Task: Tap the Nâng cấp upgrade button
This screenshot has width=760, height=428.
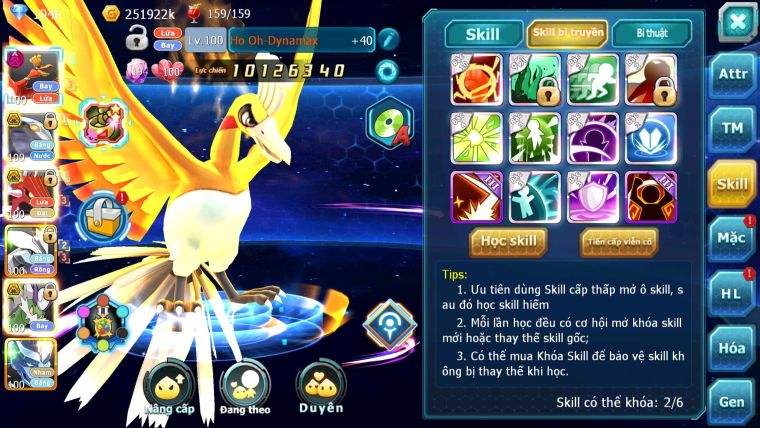Action: point(168,390)
